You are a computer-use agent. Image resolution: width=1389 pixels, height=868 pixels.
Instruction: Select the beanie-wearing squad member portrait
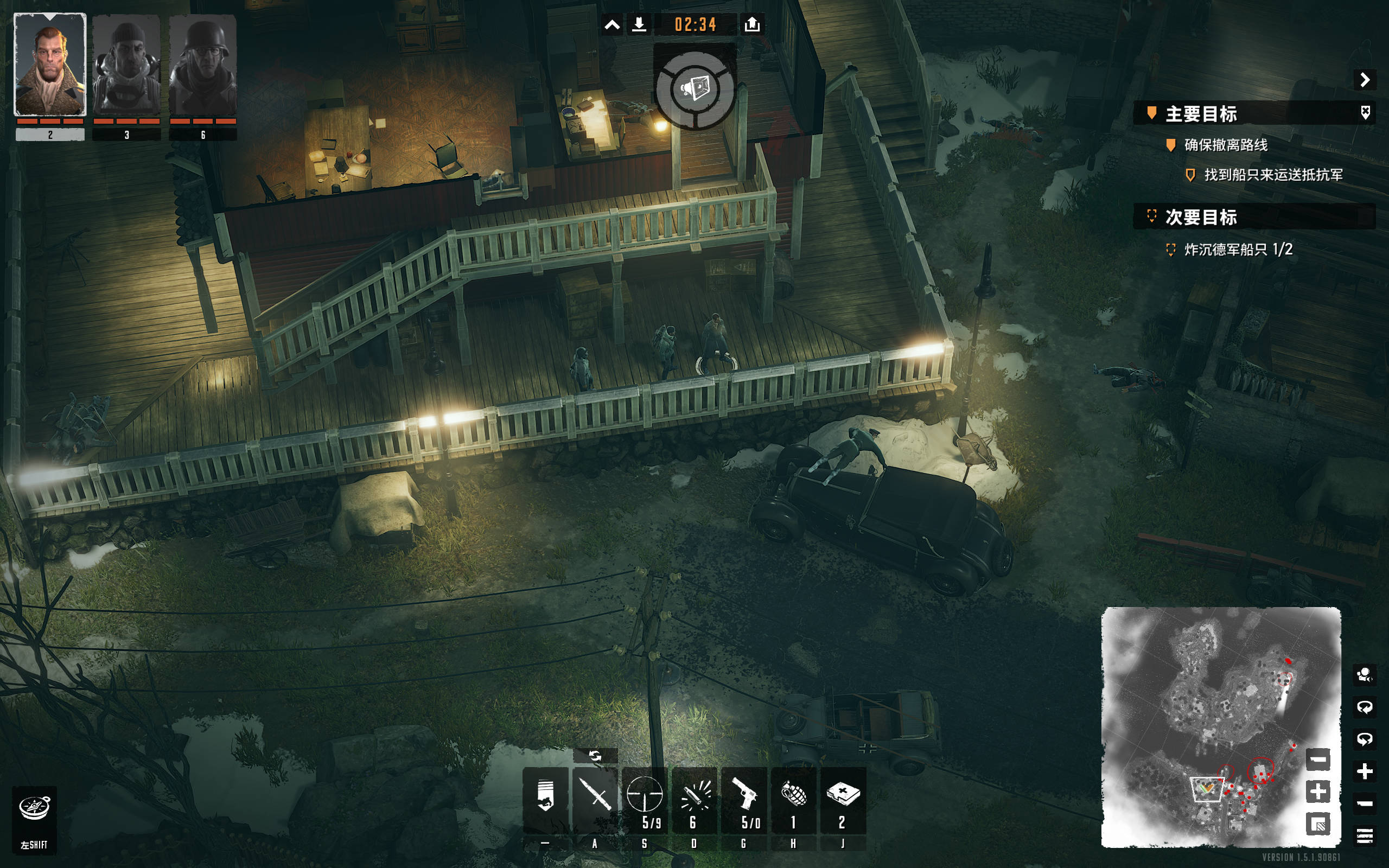coord(126,65)
